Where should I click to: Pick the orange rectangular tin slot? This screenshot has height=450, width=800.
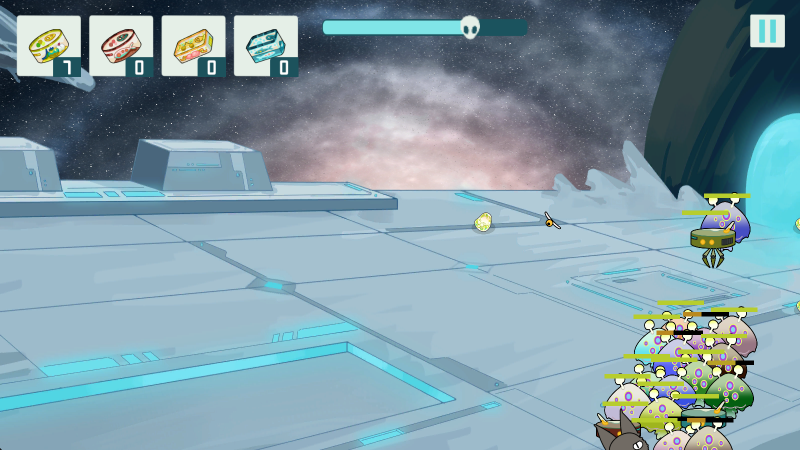click(193, 46)
